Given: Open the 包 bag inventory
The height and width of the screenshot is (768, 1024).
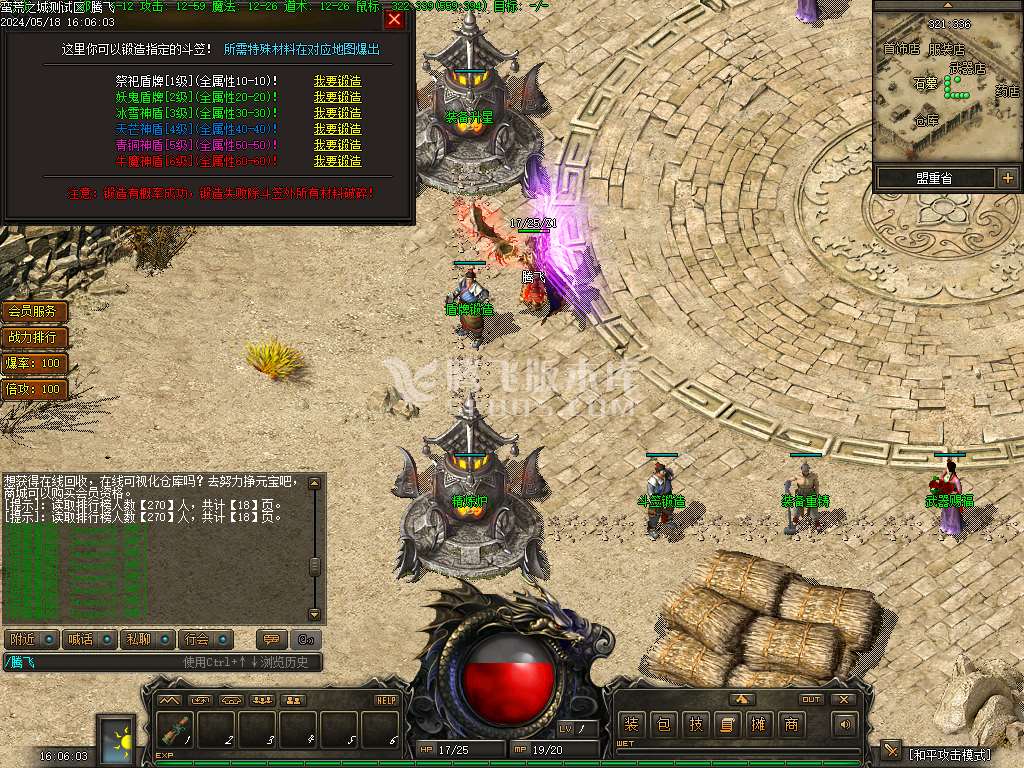Looking at the screenshot, I should 664,724.
